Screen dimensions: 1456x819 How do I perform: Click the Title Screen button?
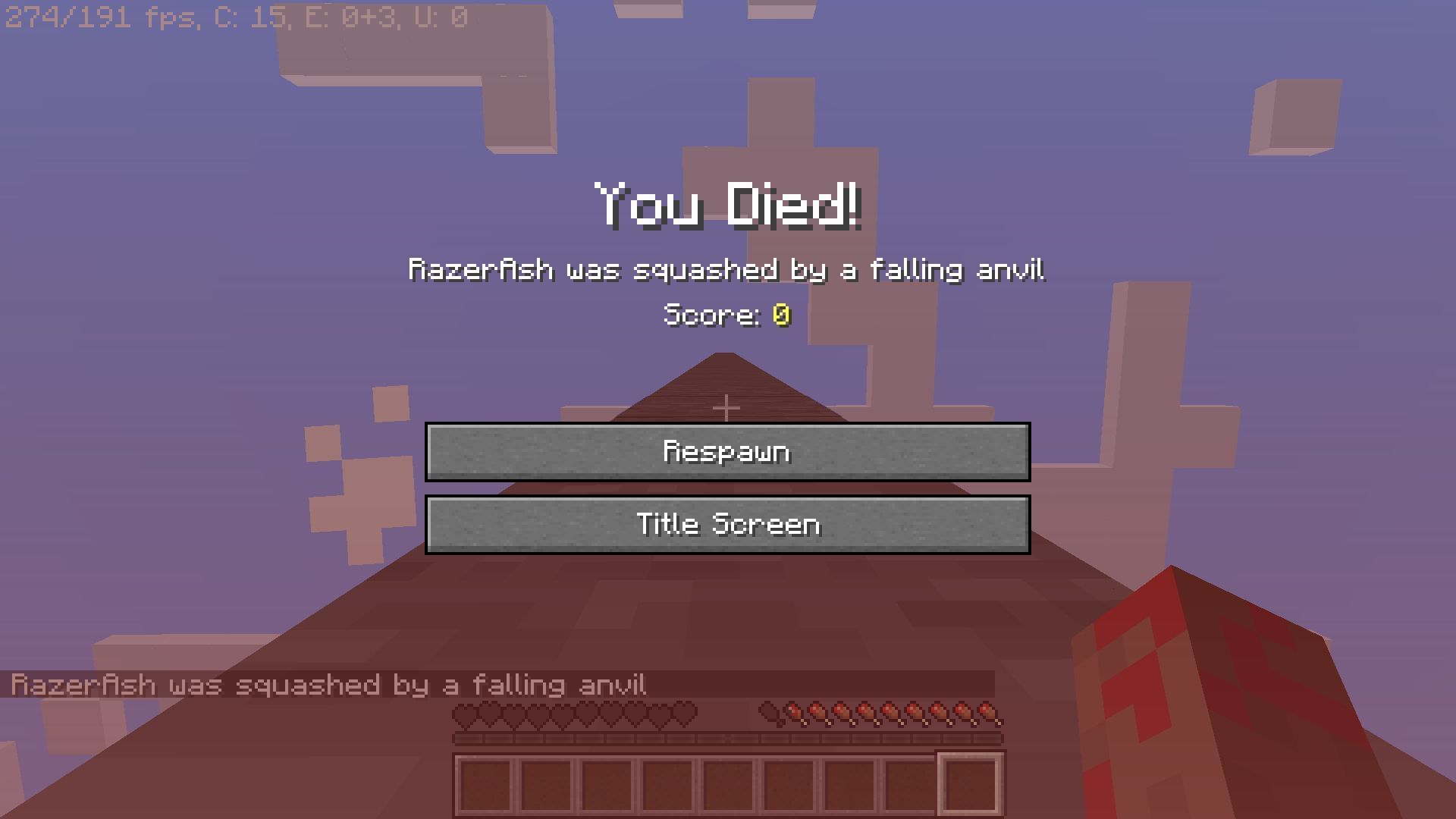(728, 523)
